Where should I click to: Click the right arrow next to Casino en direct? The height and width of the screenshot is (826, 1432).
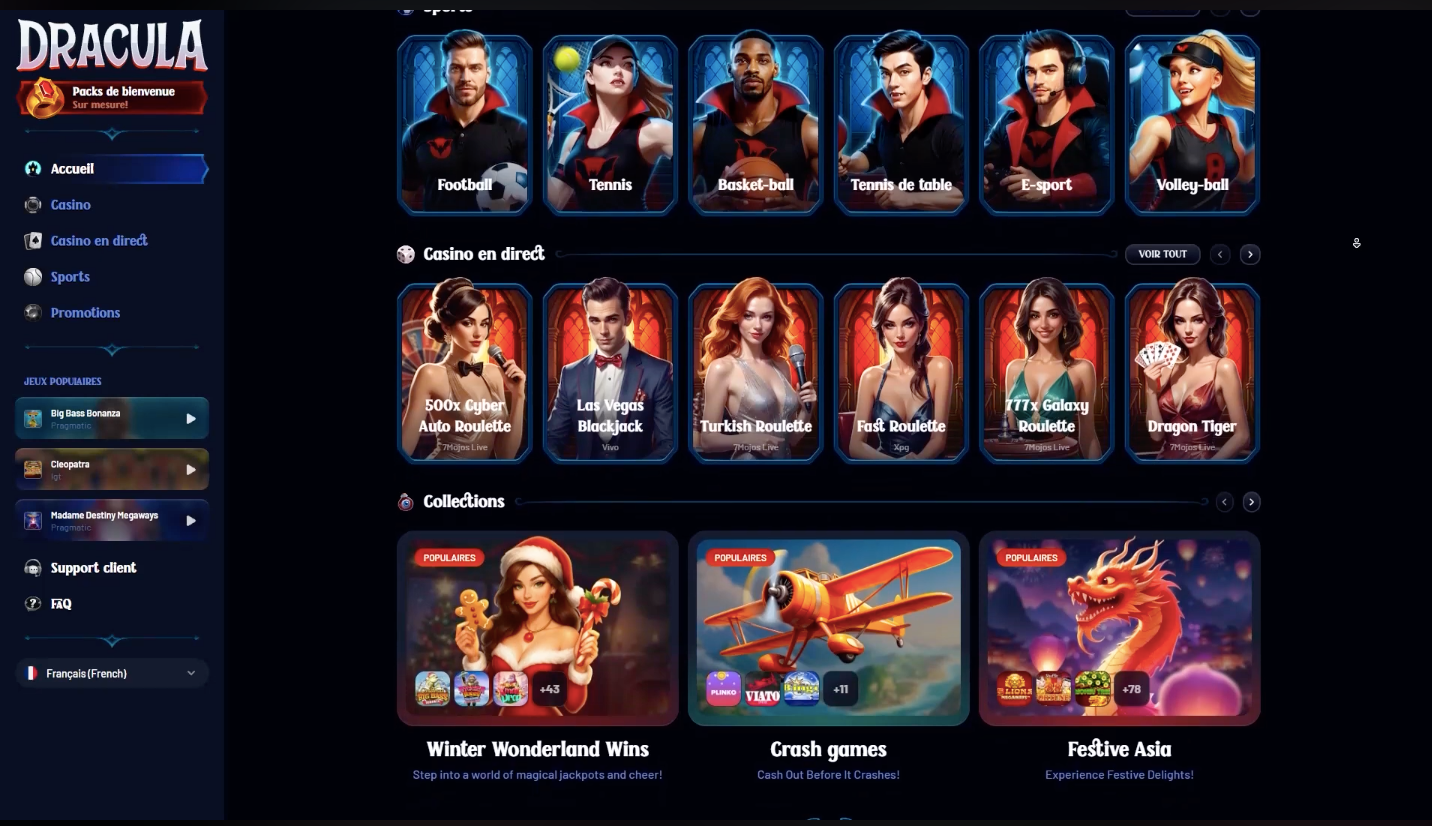point(1250,254)
